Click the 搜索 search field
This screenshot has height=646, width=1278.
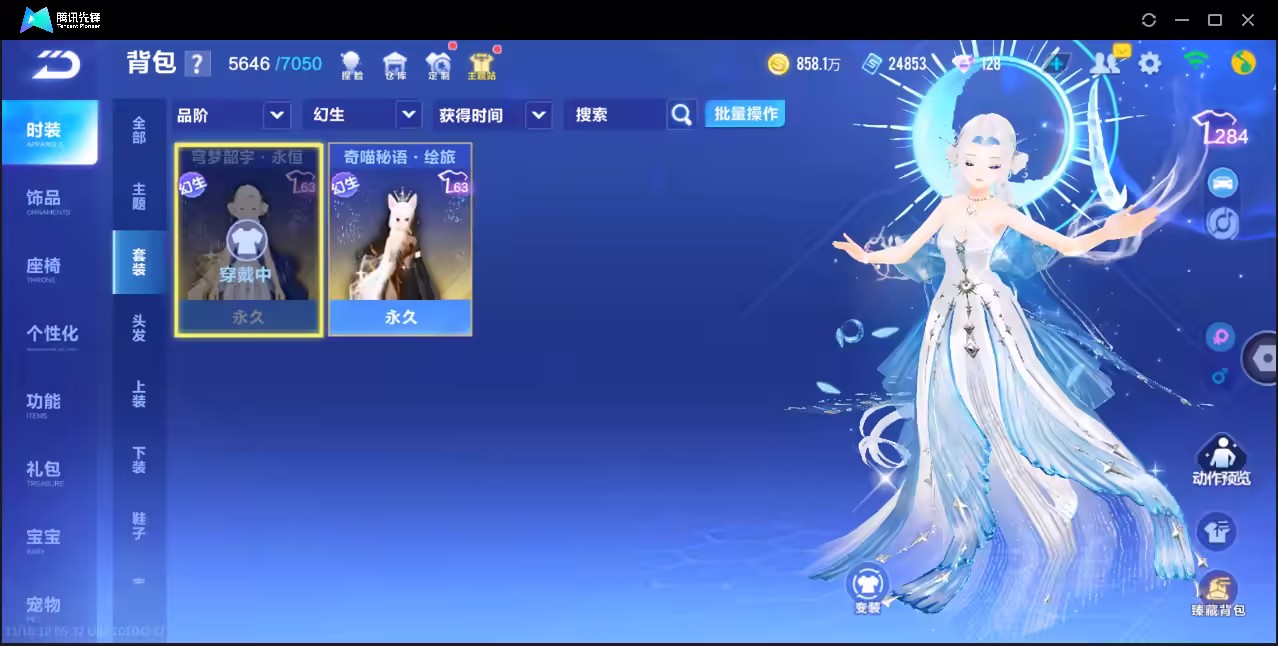614,115
